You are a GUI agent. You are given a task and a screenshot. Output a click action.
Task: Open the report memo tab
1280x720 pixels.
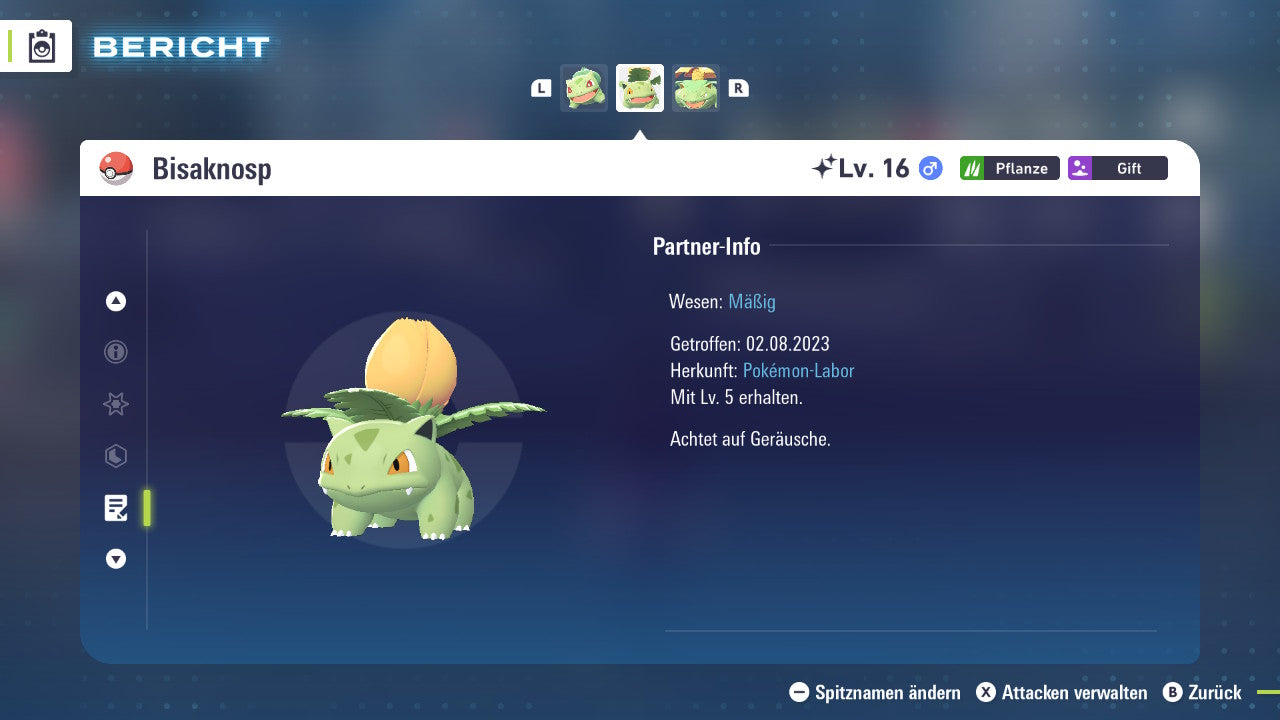(x=116, y=508)
